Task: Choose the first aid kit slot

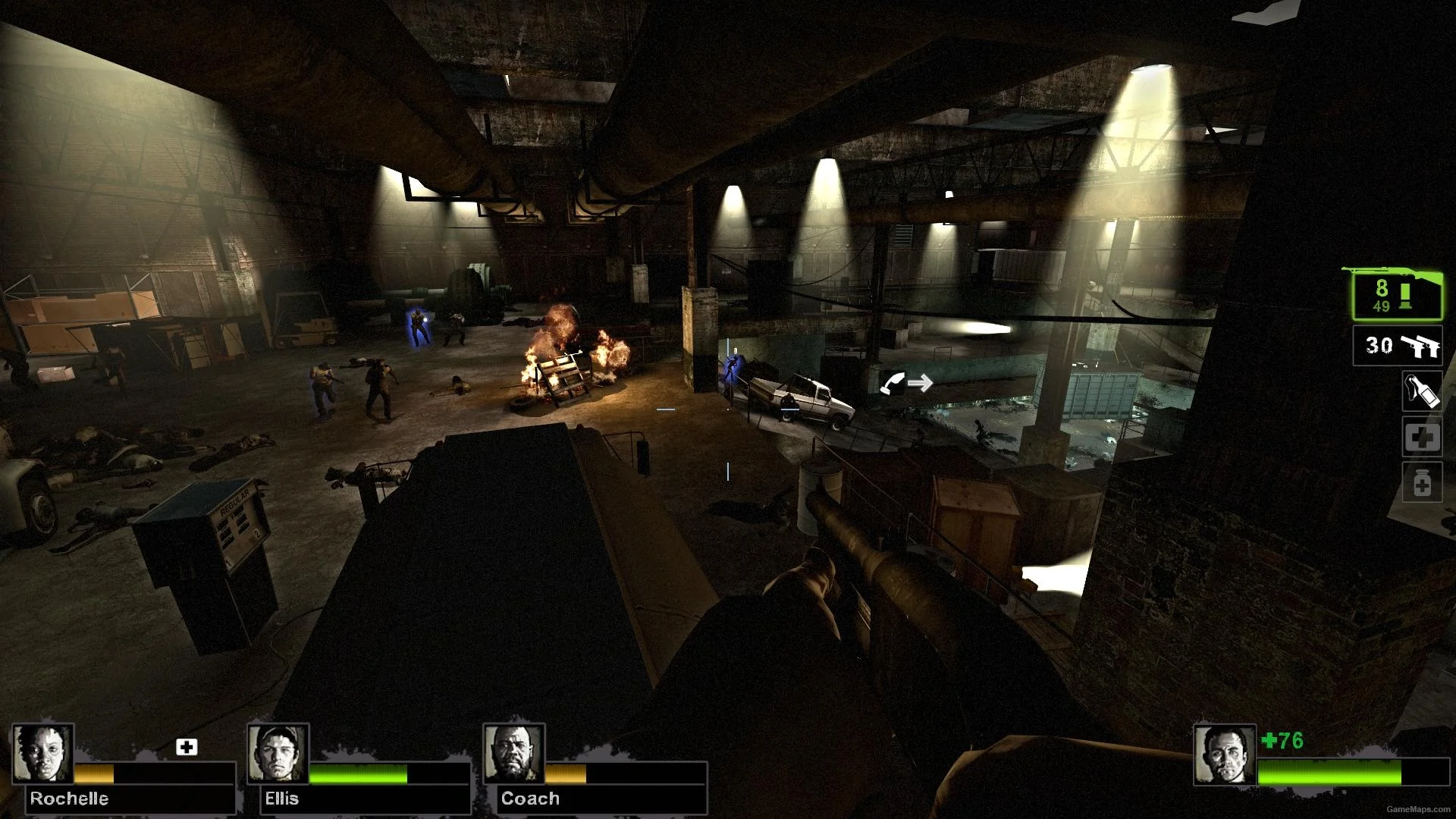Action: click(1422, 438)
